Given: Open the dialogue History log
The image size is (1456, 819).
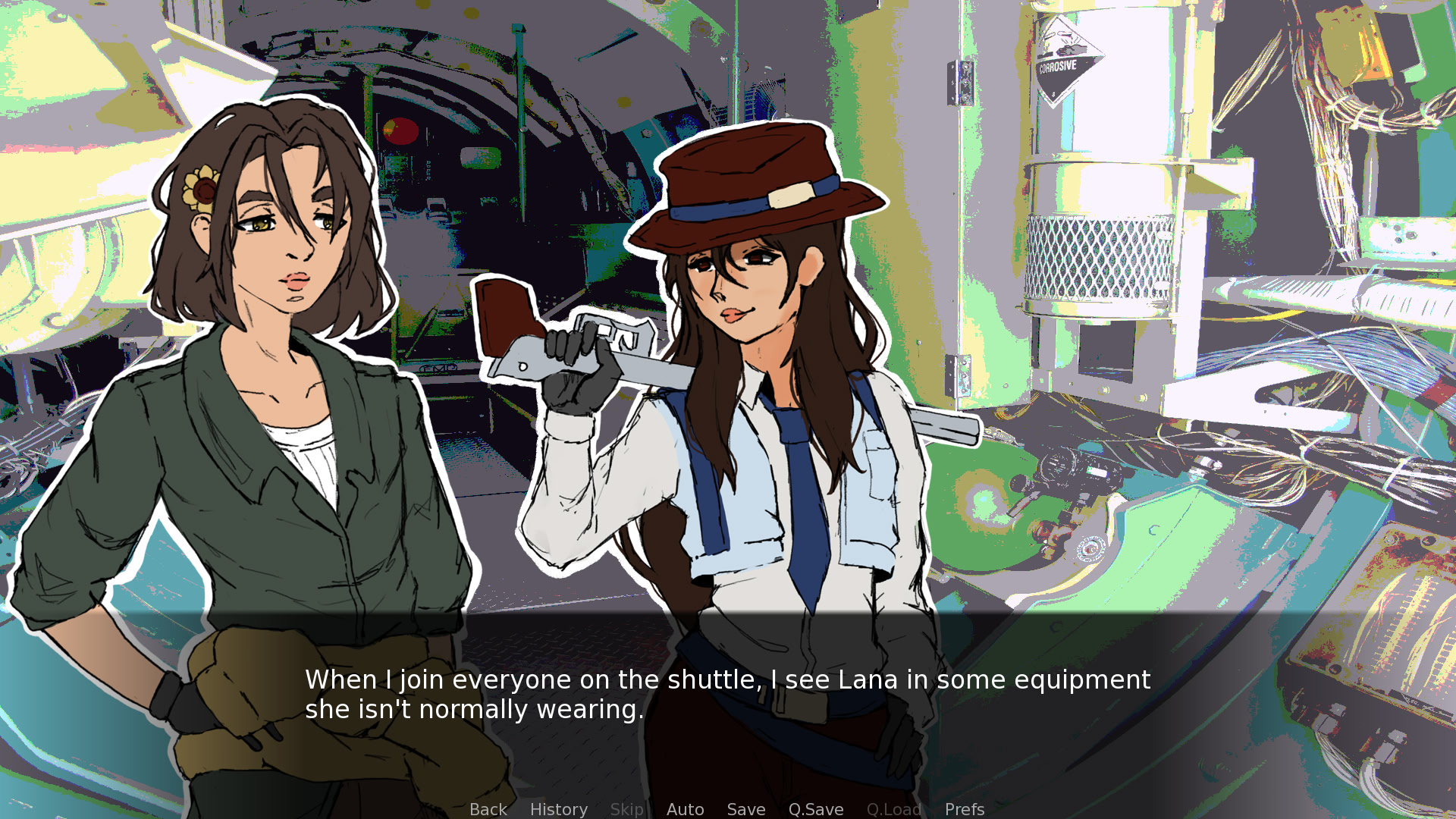Looking at the screenshot, I should (x=558, y=809).
